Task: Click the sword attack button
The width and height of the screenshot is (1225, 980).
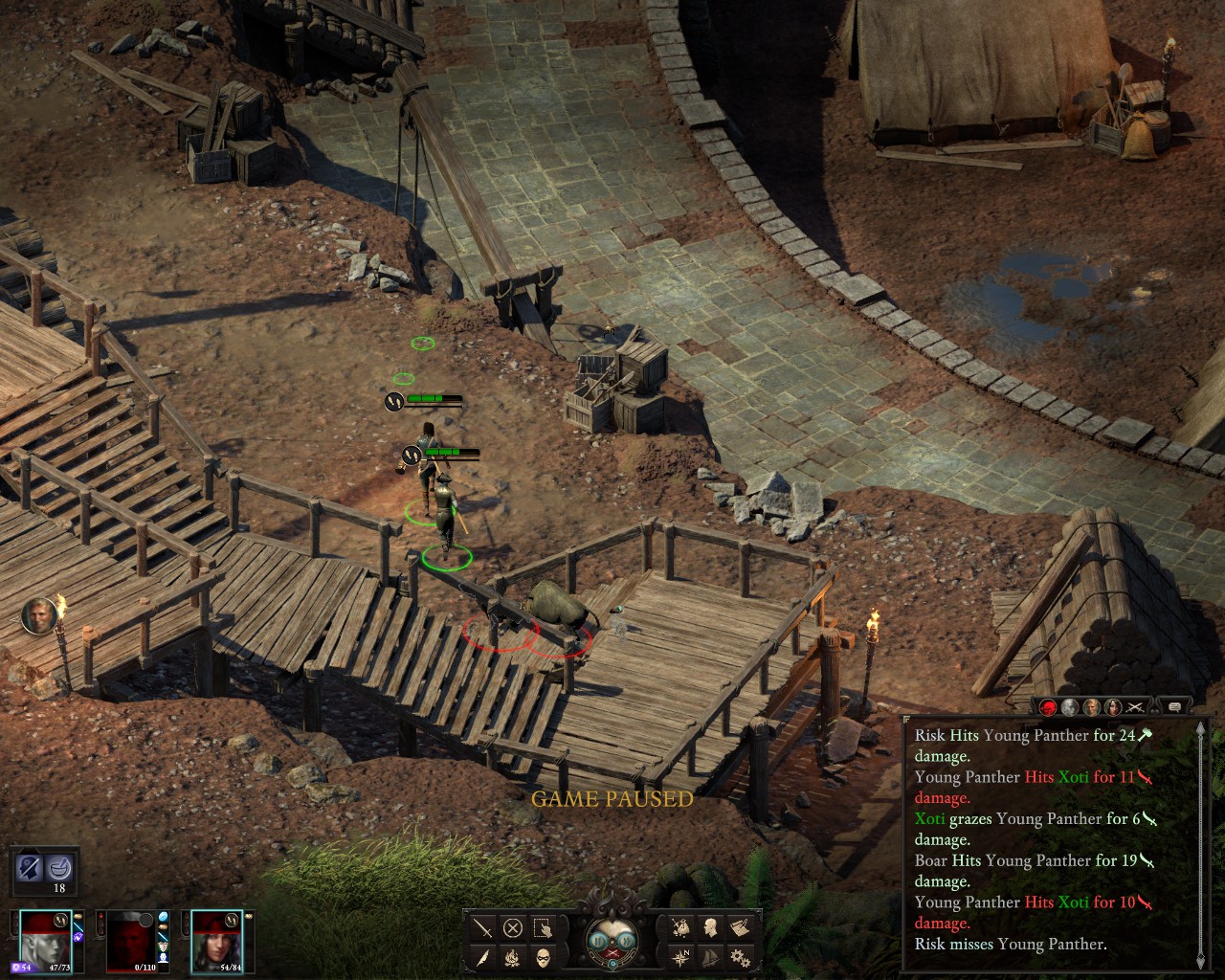Action: pos(483,927)
